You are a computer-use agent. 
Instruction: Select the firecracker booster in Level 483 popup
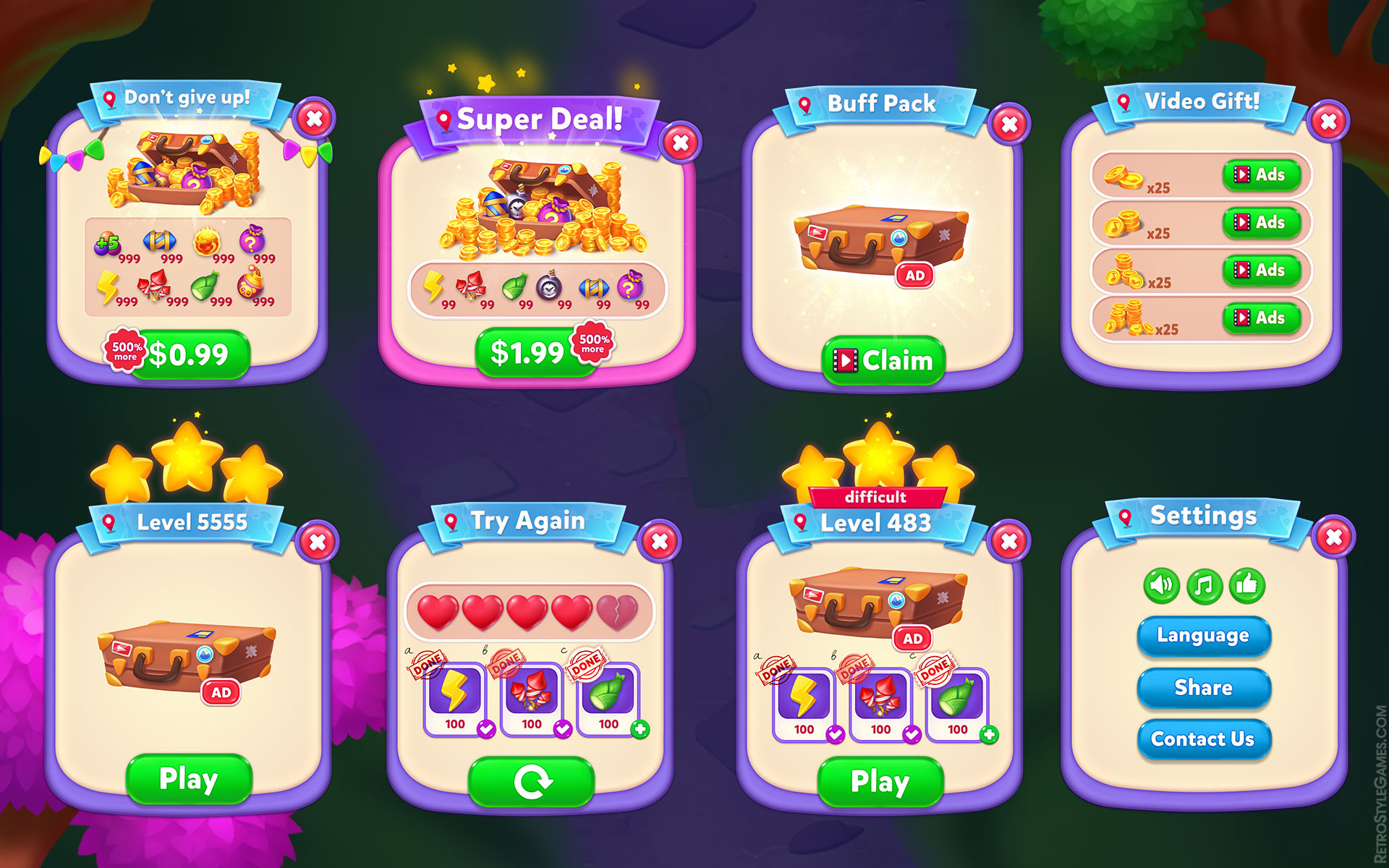(879, 697)
